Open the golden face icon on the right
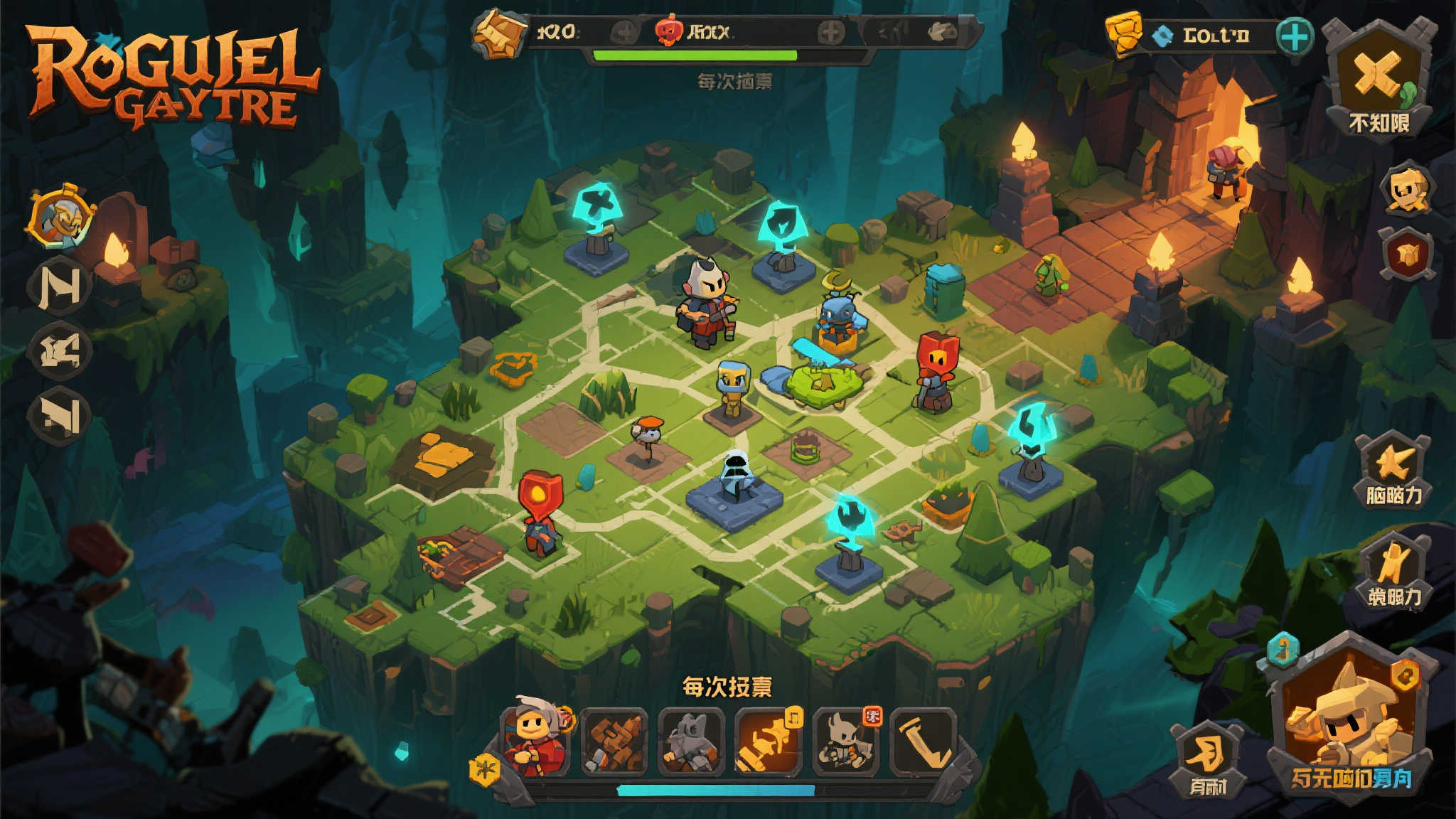Image resolution: width=1456 pixels, height=819 pixels. (1406, 190)
